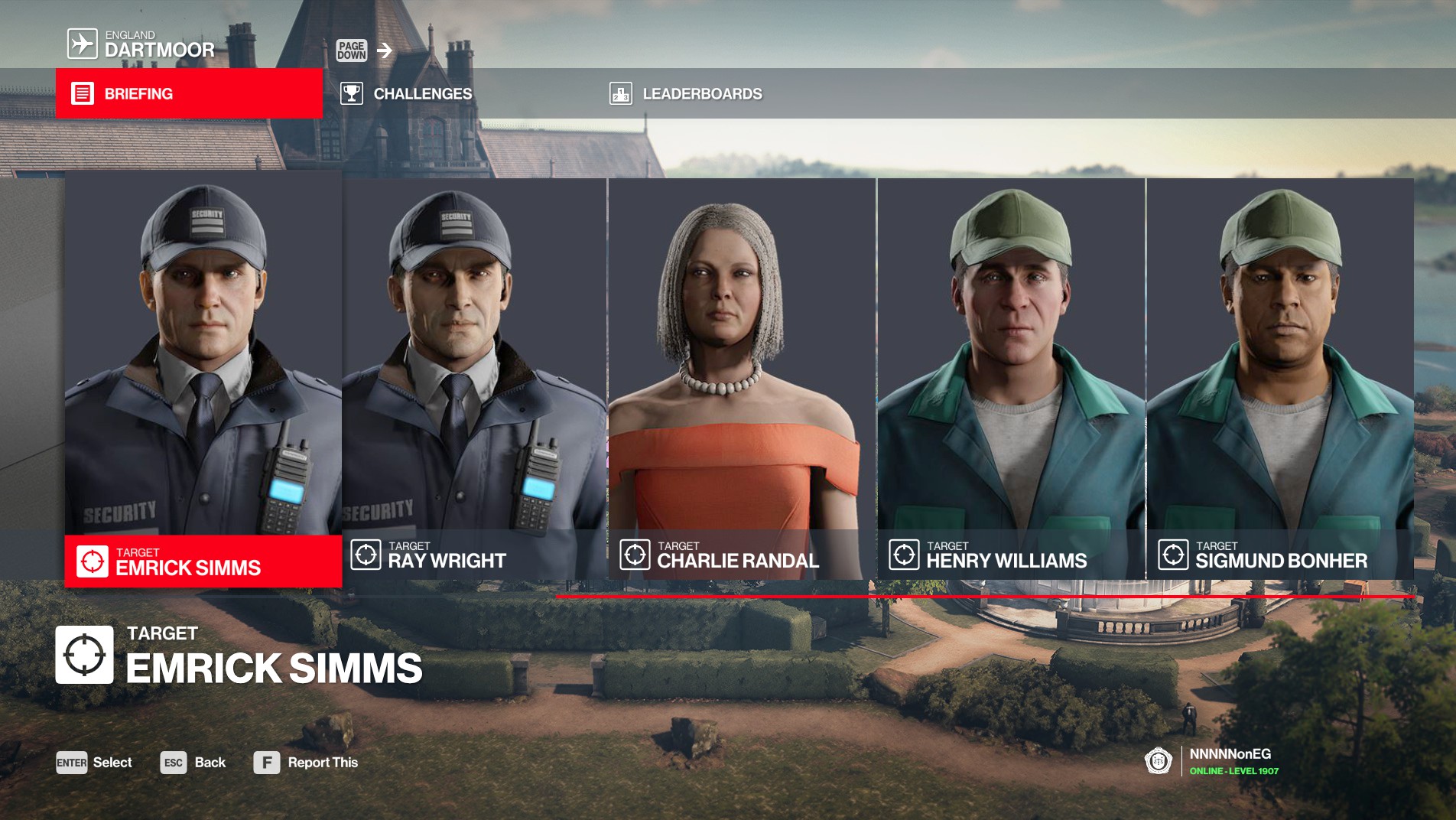Click the Leaderboards podium icon
Screen dimensions: 1456x820
click(621, 93)
